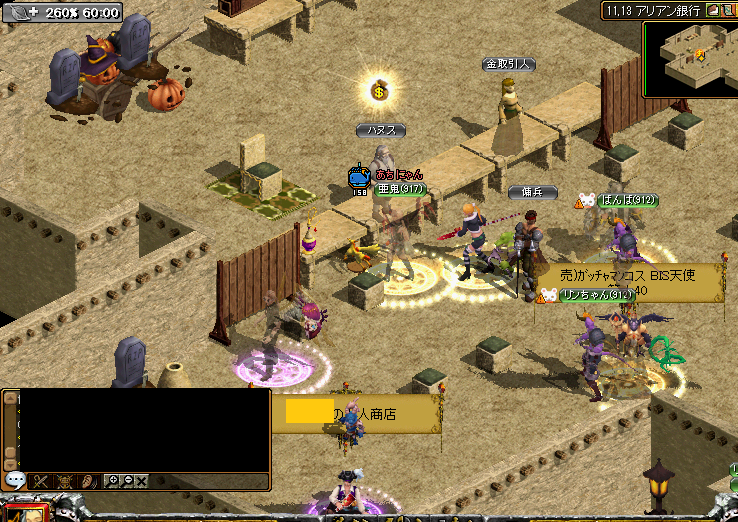Select the skull chat filter icon
The image size is (738, 522).
[65, 481]
